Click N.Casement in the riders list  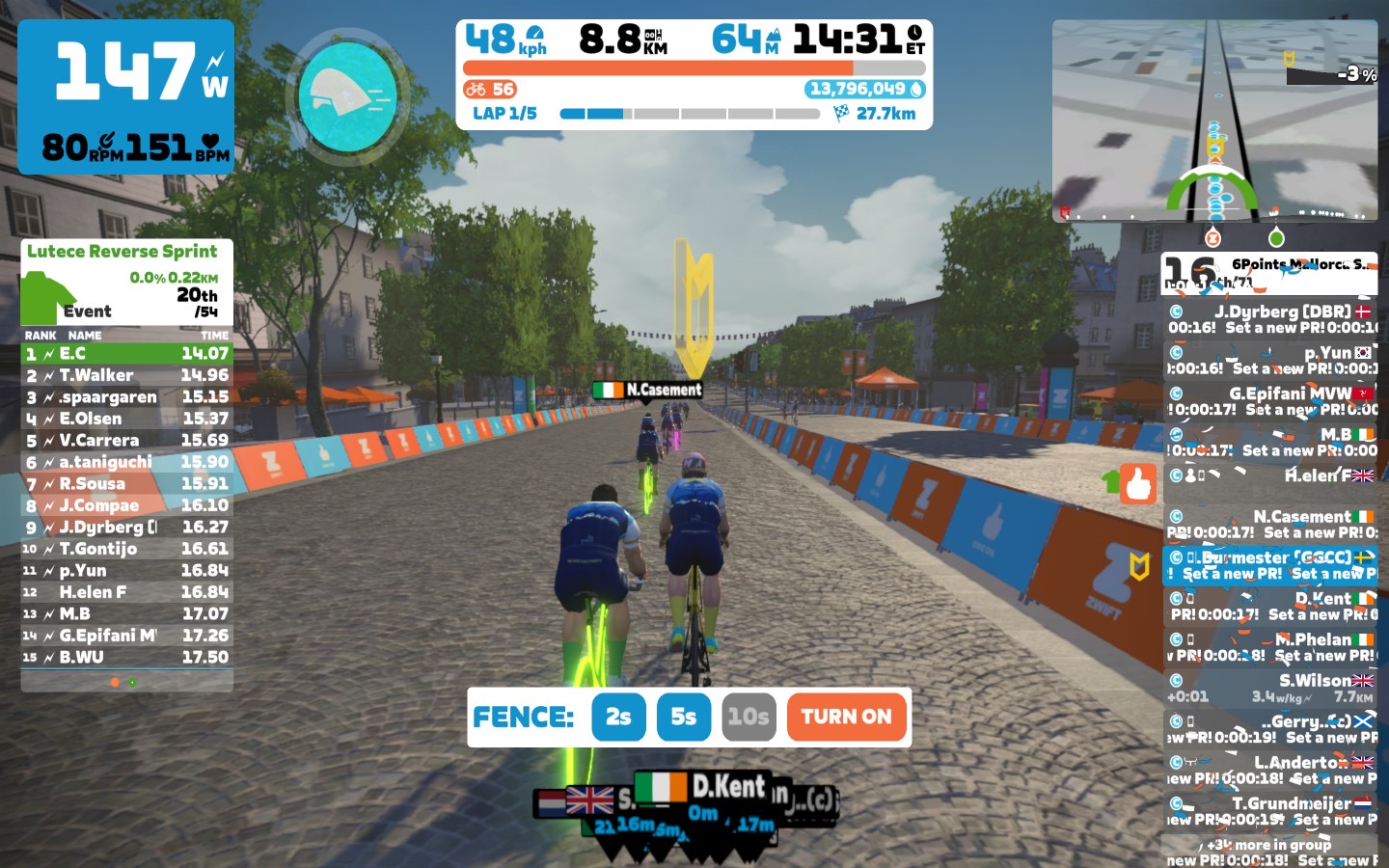[1270, 524]
